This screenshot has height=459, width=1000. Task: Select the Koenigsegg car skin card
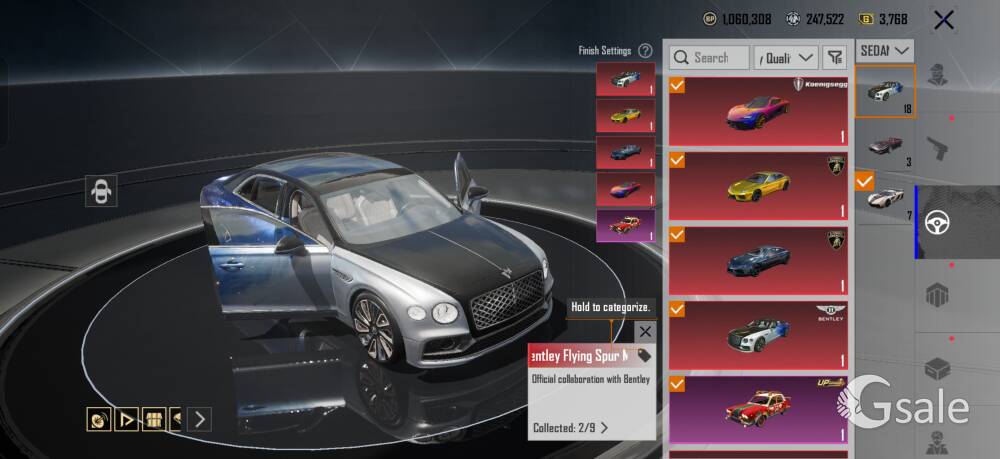tap(759, 111)
